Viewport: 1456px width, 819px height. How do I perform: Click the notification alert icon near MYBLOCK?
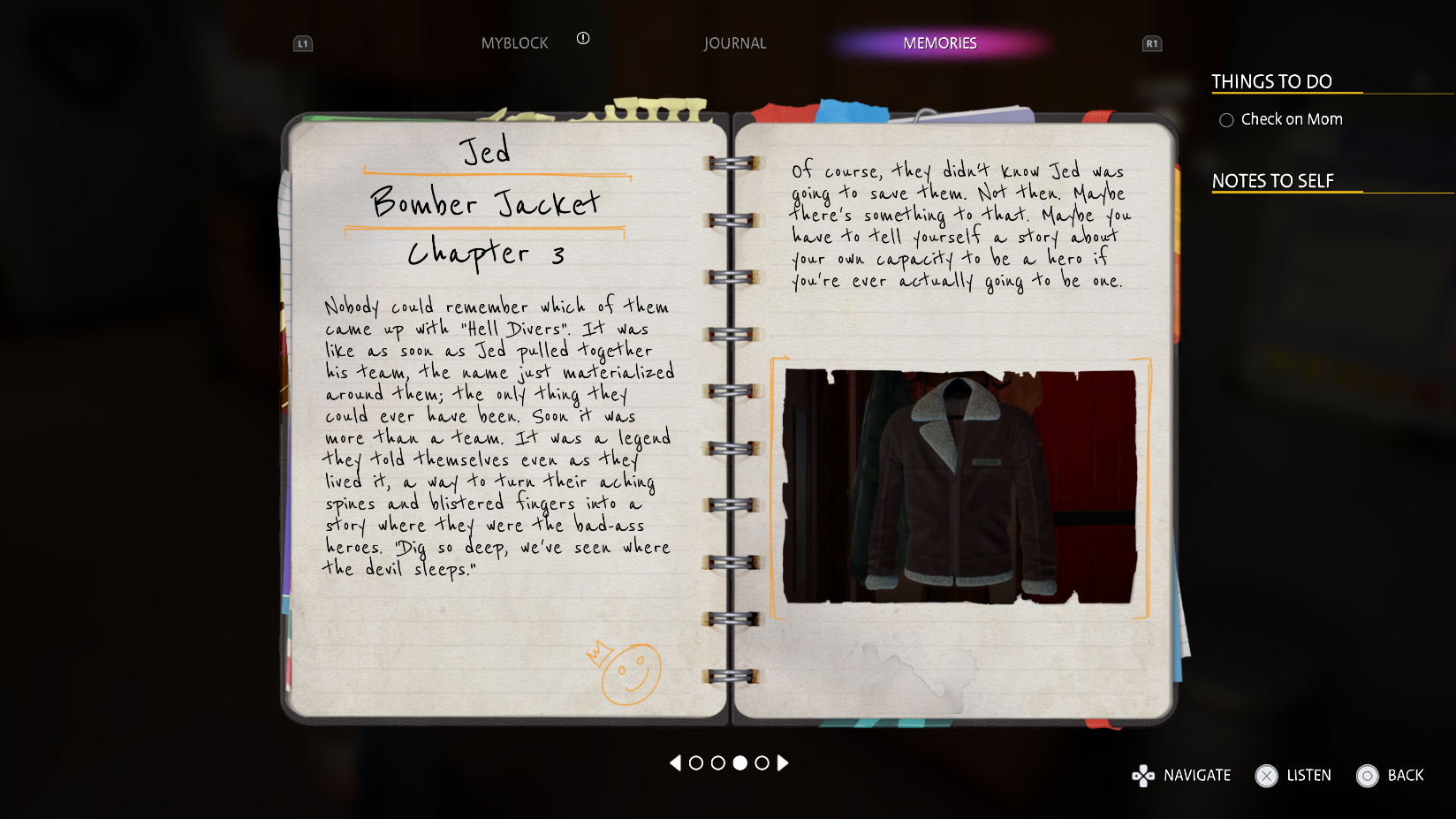click(x=582, y=40)
